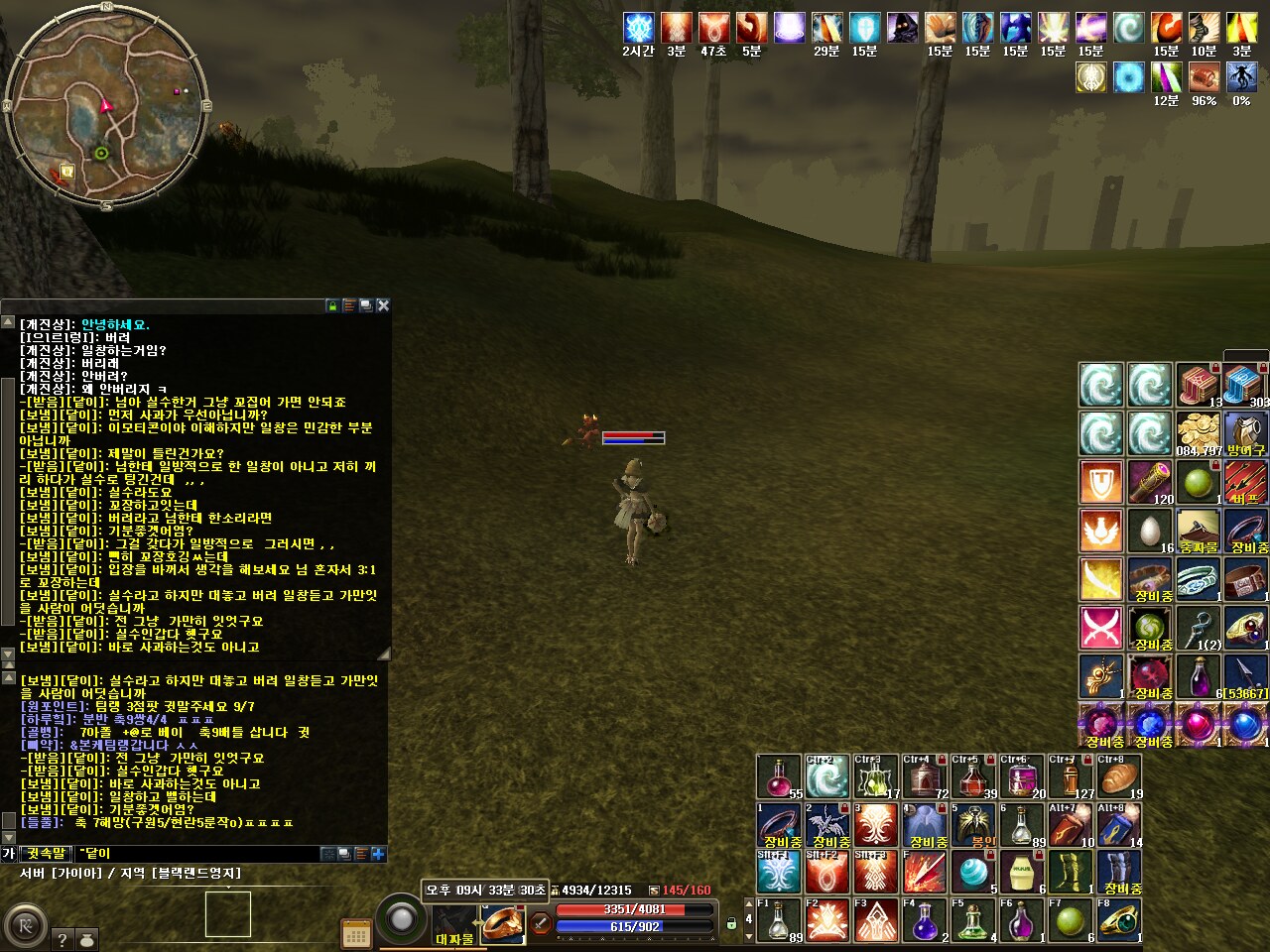1270x952 pixels.
Task: Select the green gem ring in F8
Action: pyautogui.click(x=1119, y=920)
